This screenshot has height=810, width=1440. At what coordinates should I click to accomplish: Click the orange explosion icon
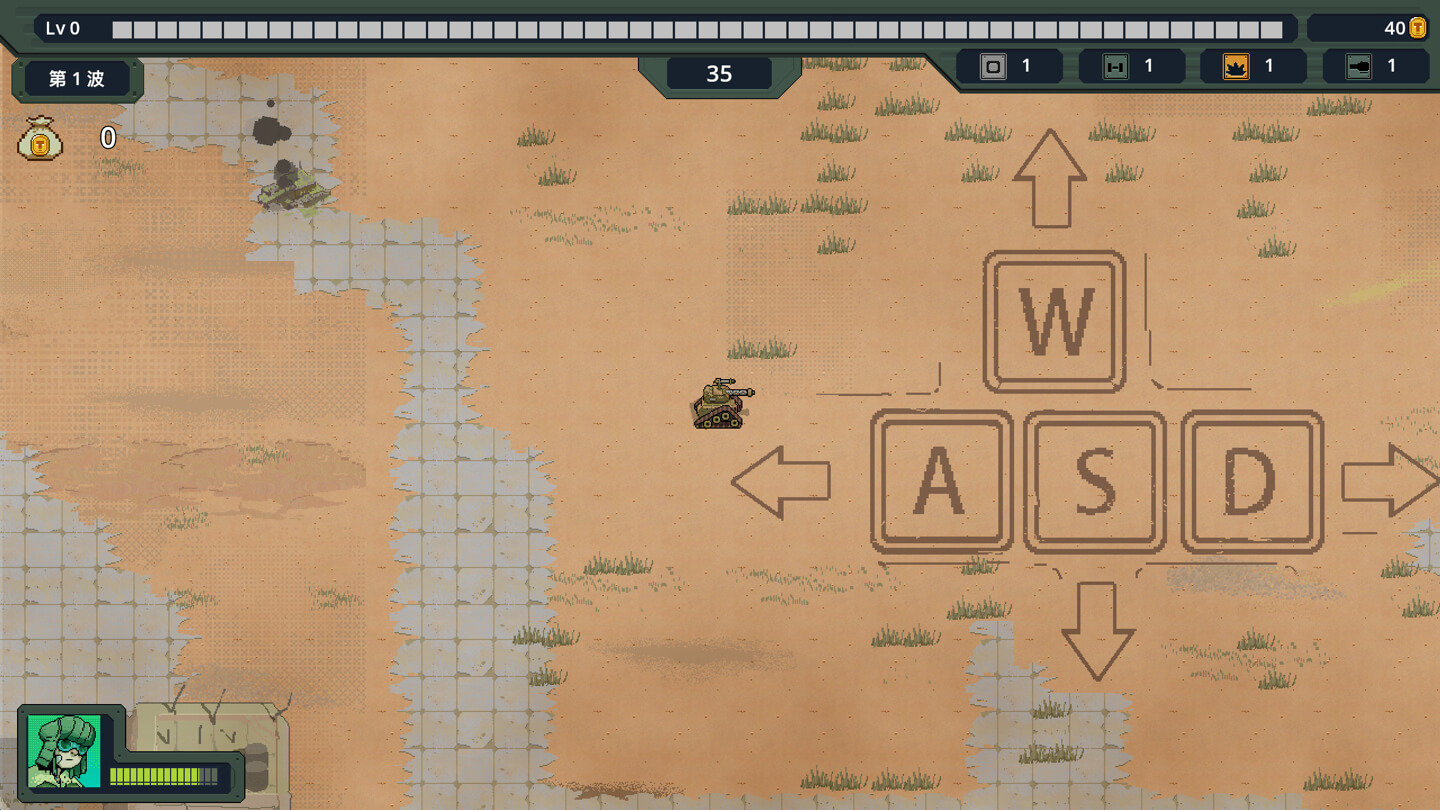pyautogui.click(x=1236, y=67)
